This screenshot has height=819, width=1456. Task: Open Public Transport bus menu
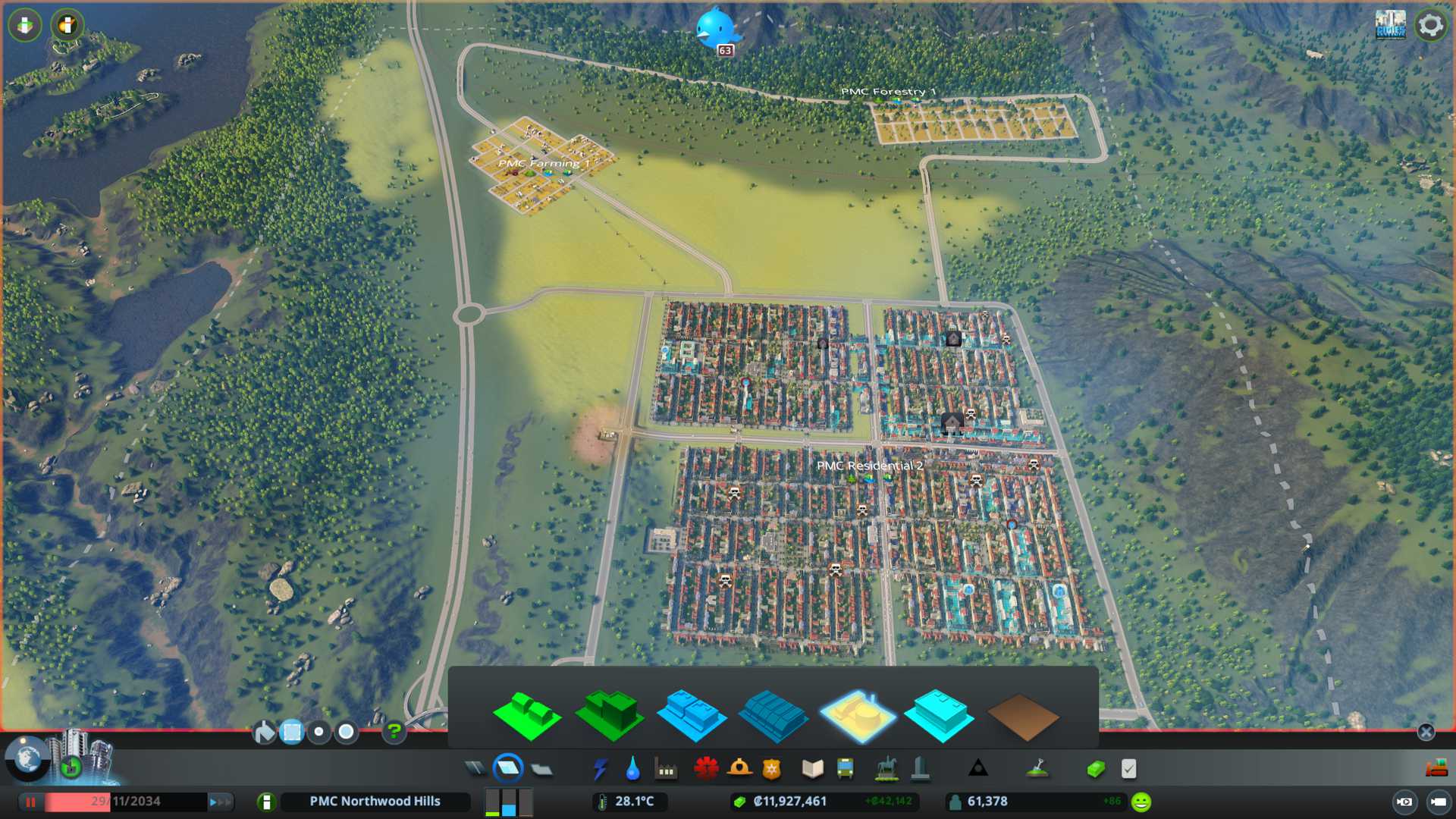845,769
